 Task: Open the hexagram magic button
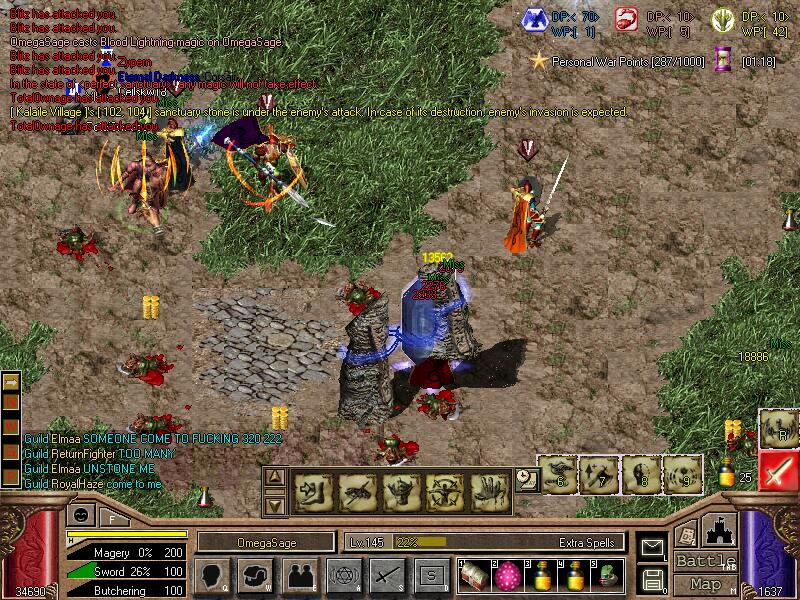coord(343,575)
